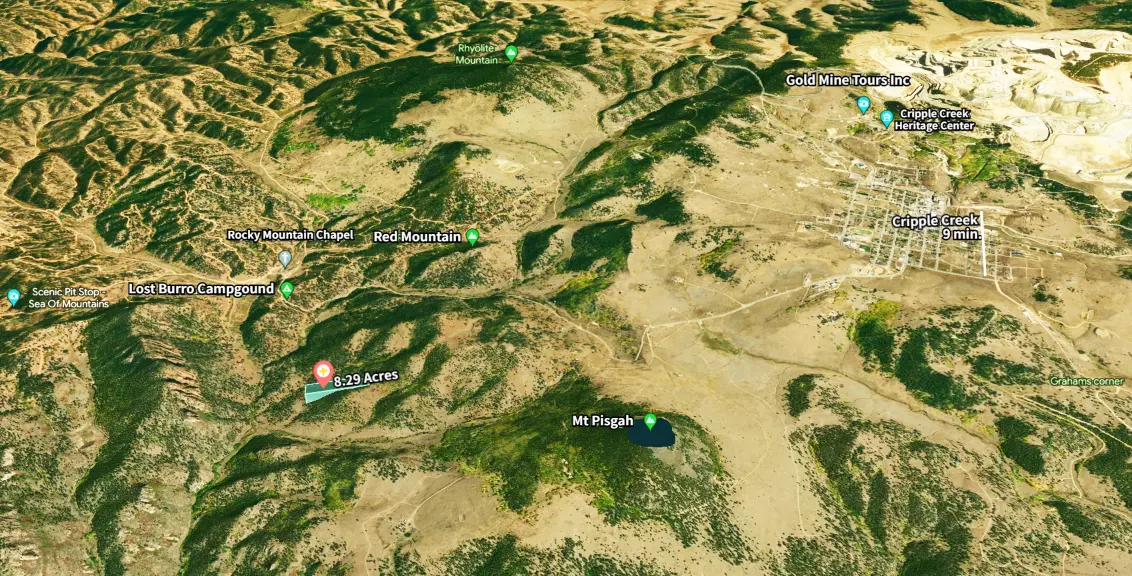The image size is (1132, 576).
Task: Open the Cripple Creek Heritage Center marker
Action: tap(886, 118)
